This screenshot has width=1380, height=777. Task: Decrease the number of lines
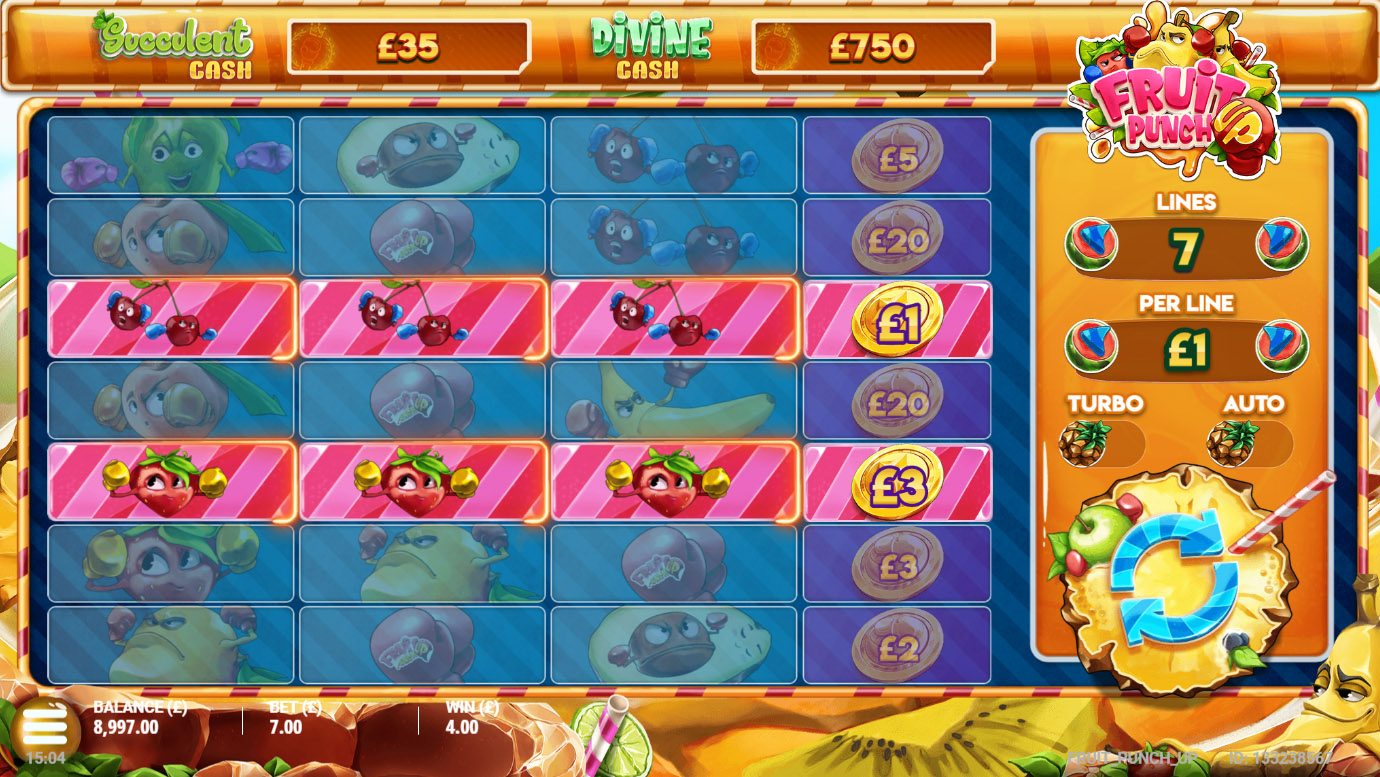tap(1090, 245)
